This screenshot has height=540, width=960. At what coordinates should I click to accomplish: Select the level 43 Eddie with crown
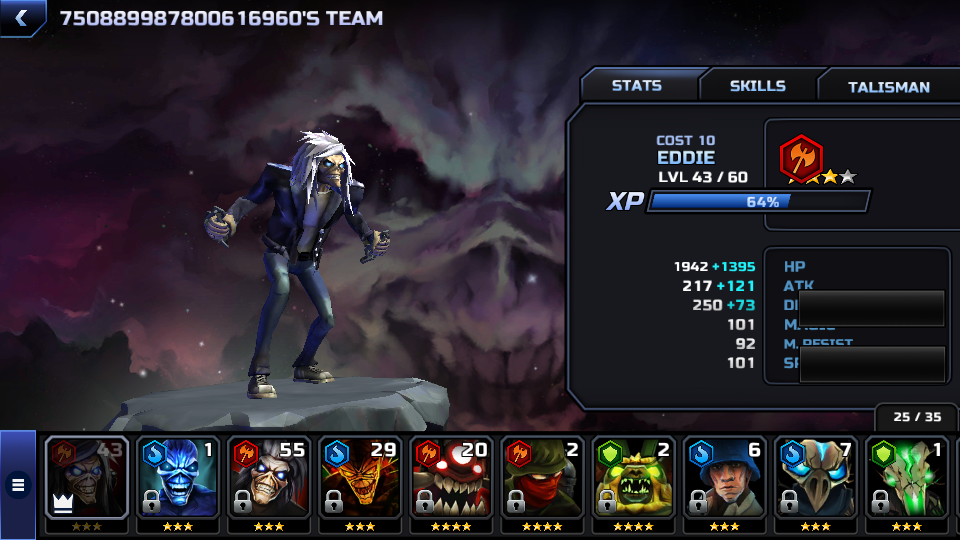coord(86,478)
